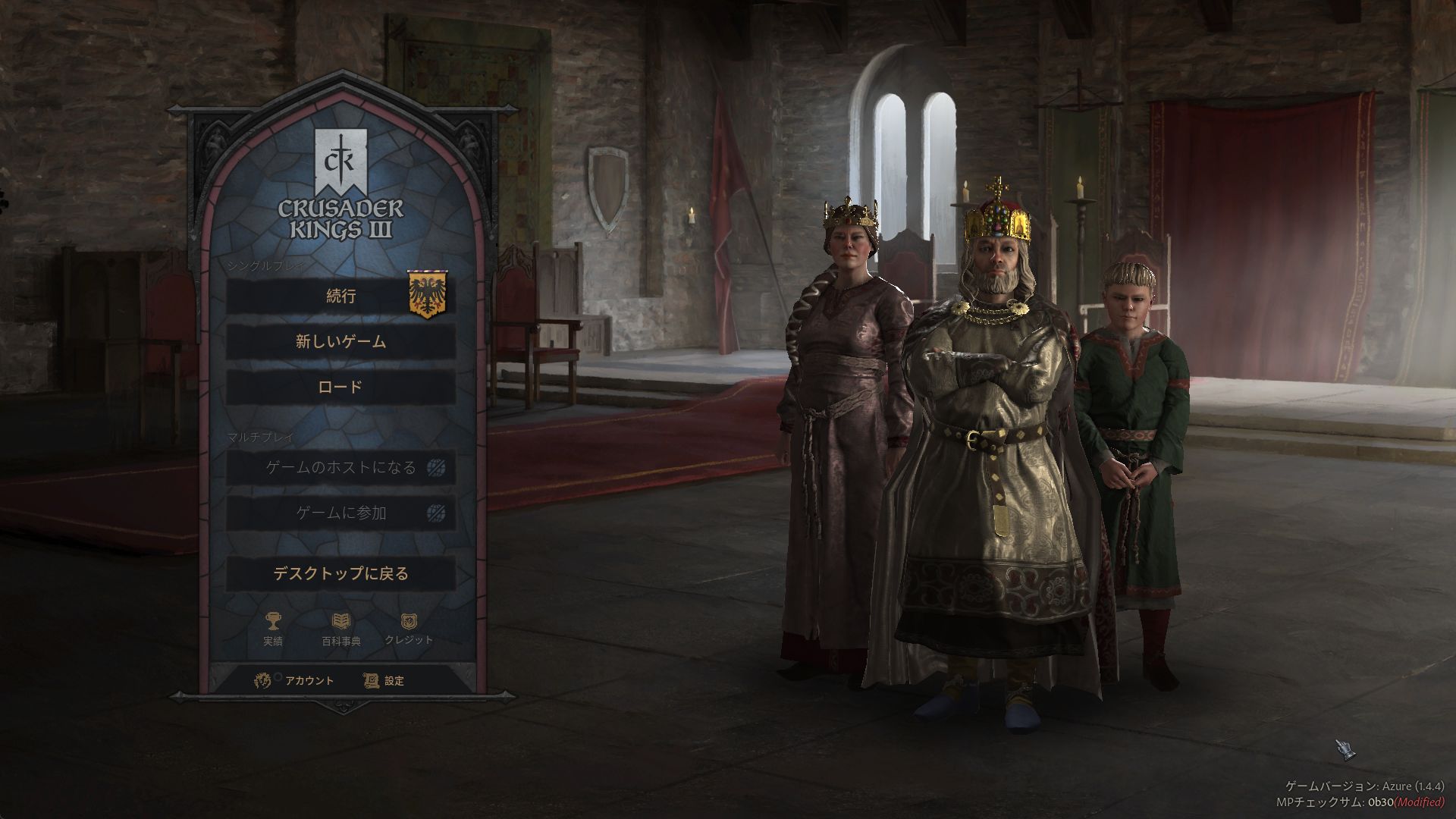The height and width of the screenshot is (819, 1456).
Task: Open the アカウント account panel
Action: [295, 680]
